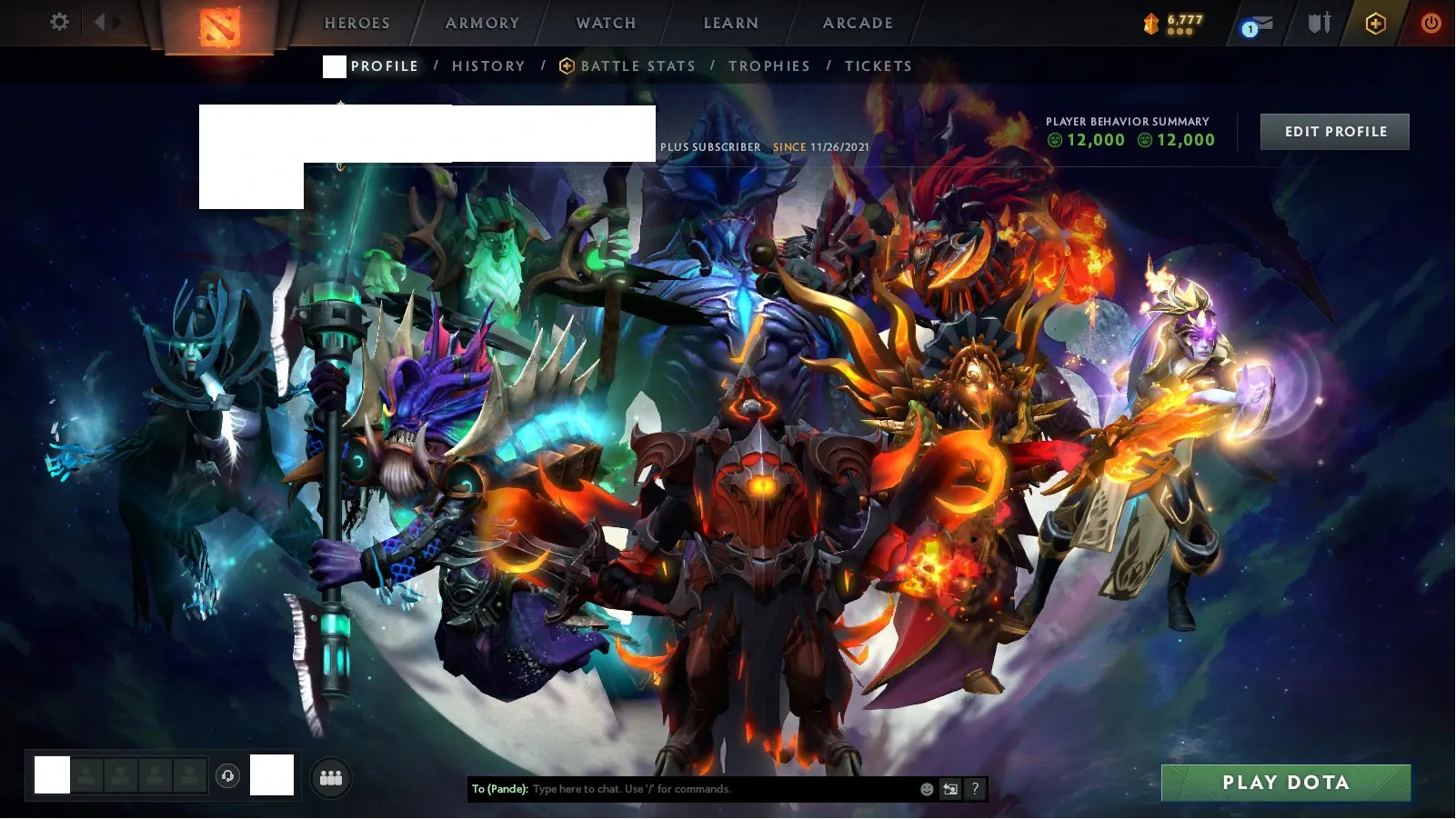Select the Learn menu entry
Screen dimensions: 1456x819
tap(730, 24)
